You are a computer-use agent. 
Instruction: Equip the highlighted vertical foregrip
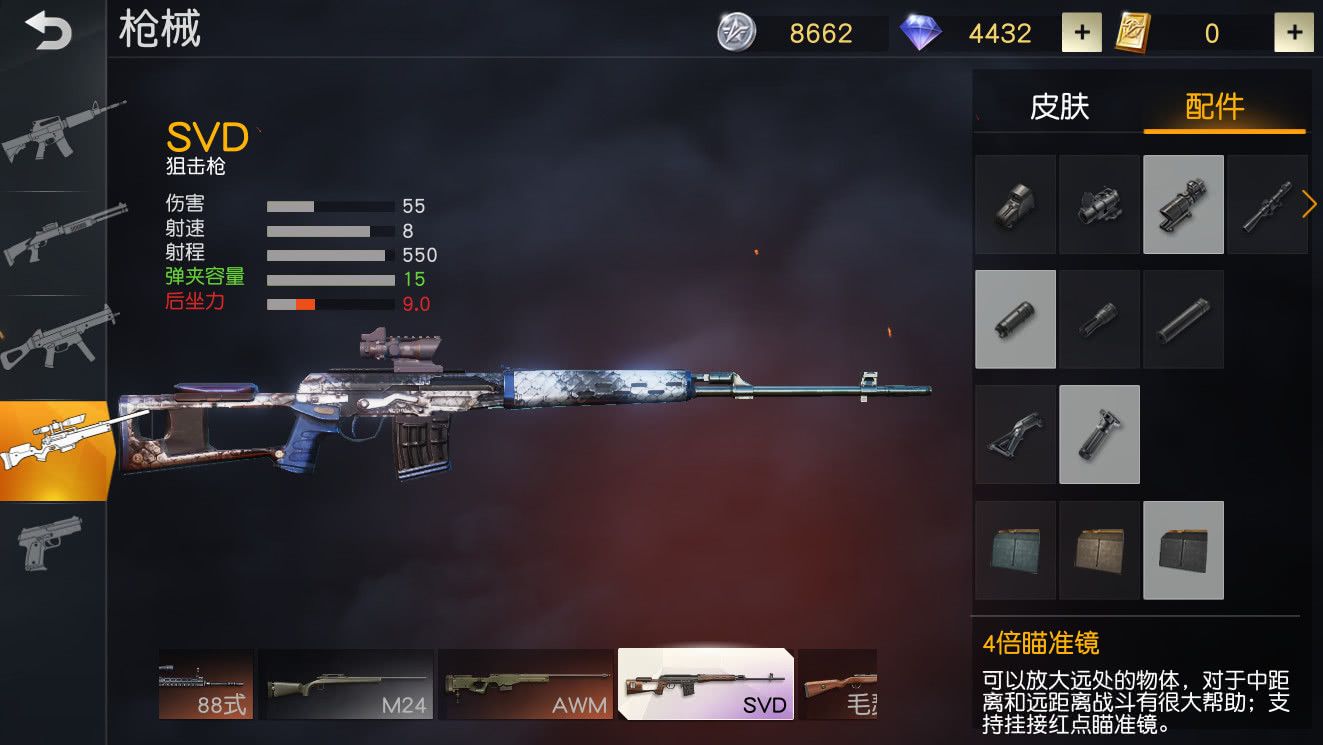click(1099, 435)
